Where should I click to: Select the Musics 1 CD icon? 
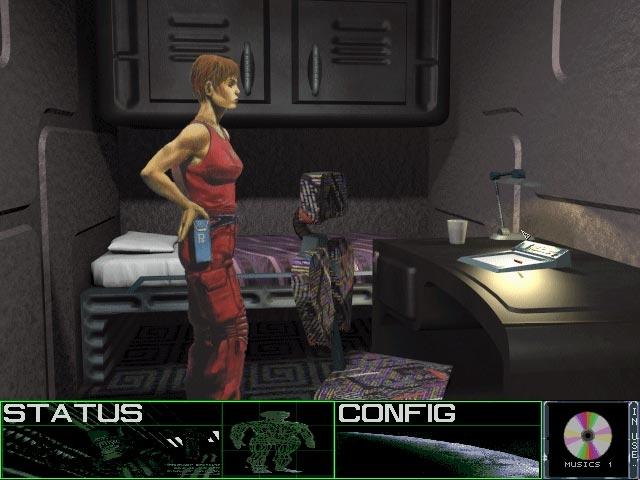coord(586,436)
